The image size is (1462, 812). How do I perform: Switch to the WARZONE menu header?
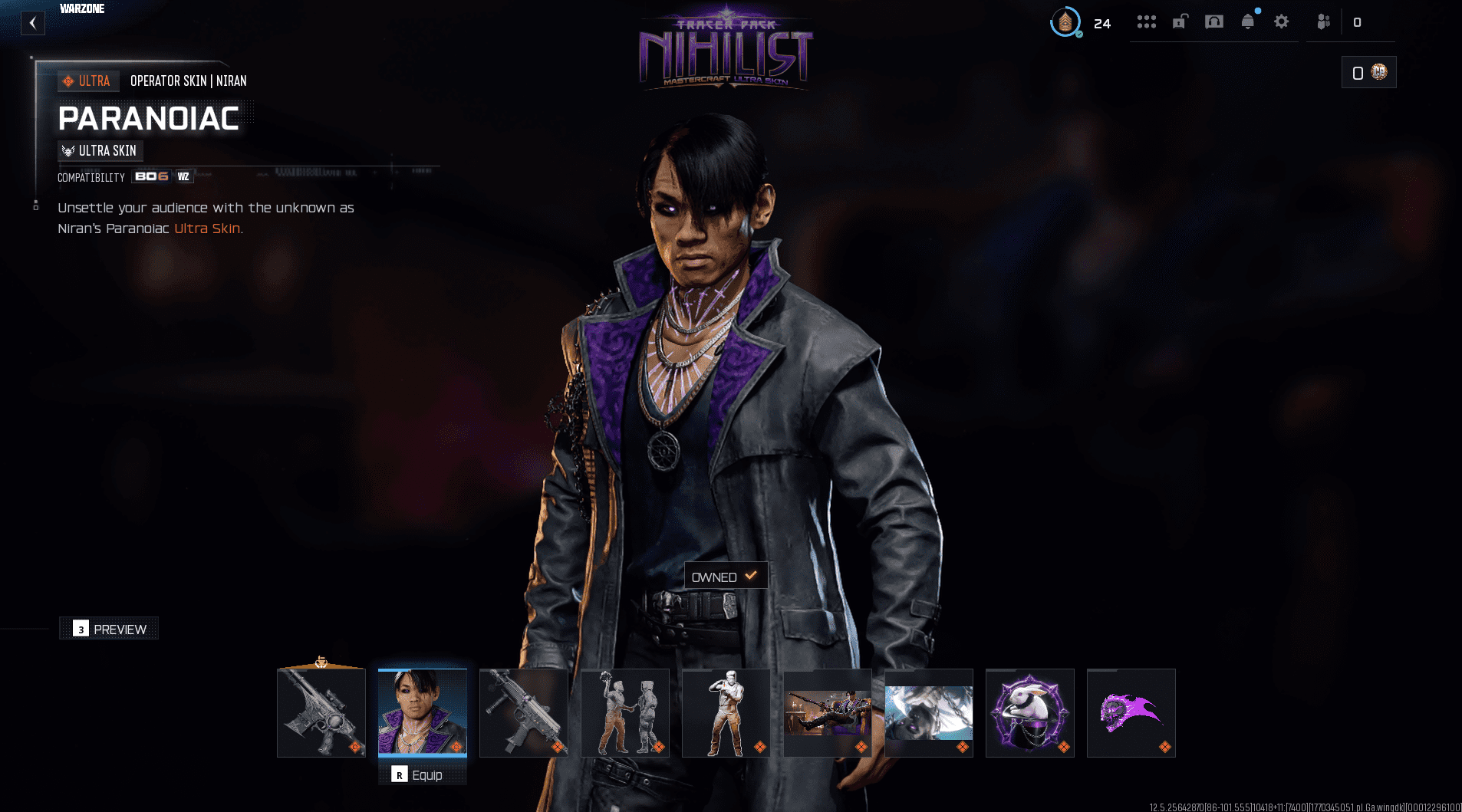(81, 8)
